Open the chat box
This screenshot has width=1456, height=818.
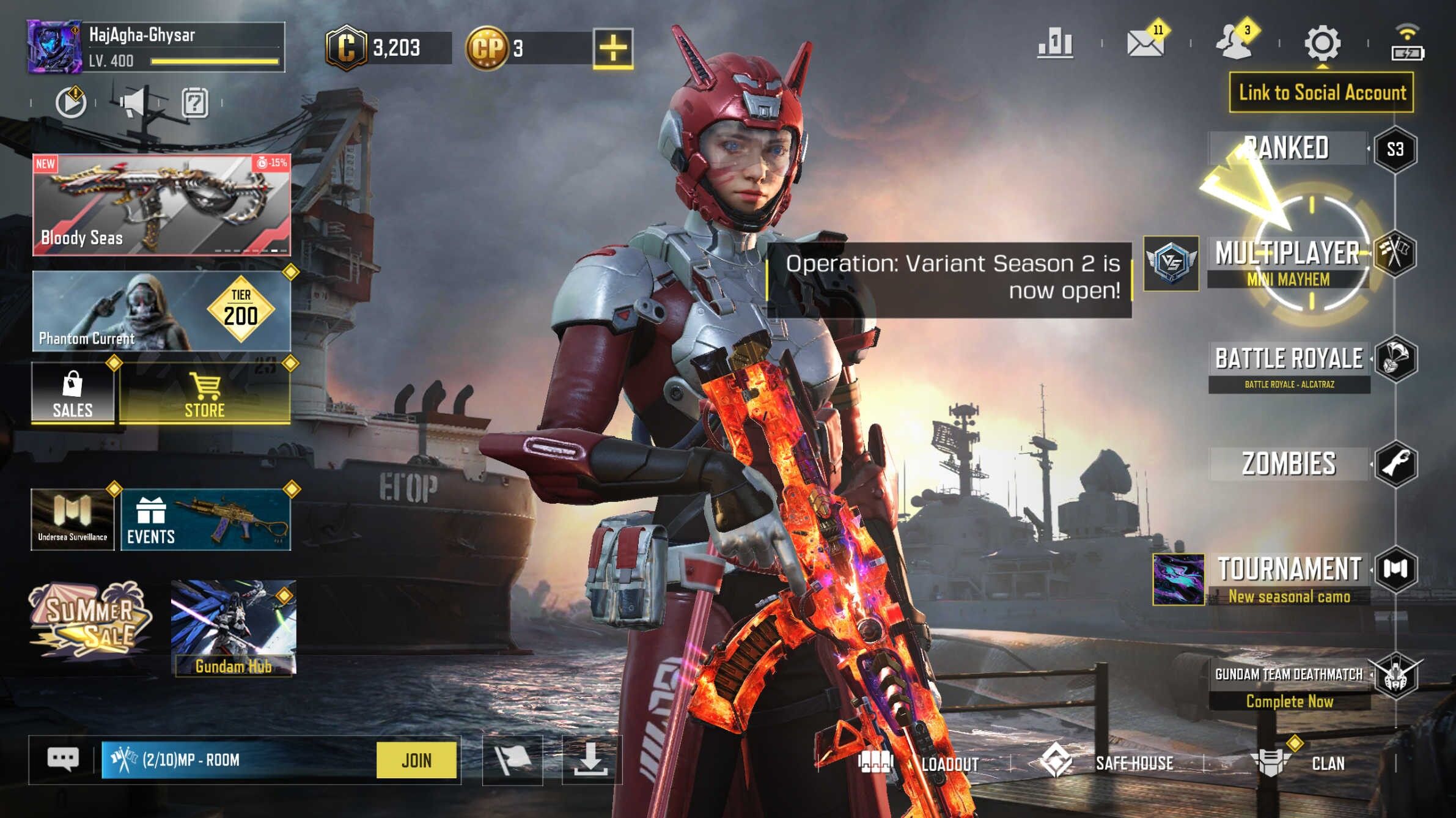coord(62,760)
